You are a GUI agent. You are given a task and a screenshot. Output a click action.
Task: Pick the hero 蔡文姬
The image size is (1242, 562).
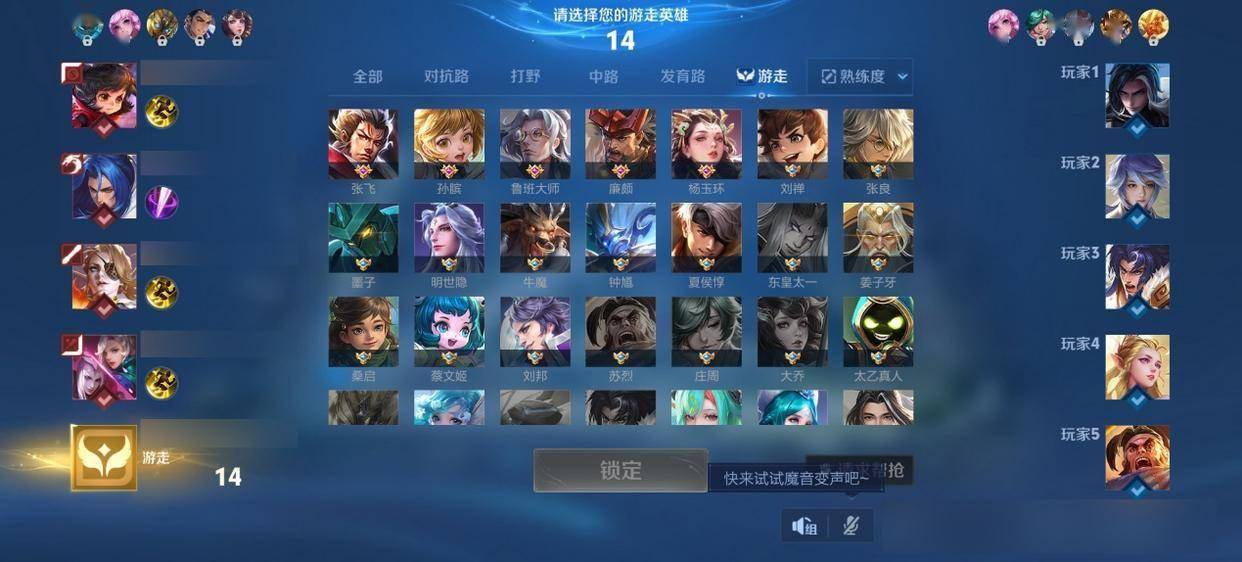(x=449, y=331)
